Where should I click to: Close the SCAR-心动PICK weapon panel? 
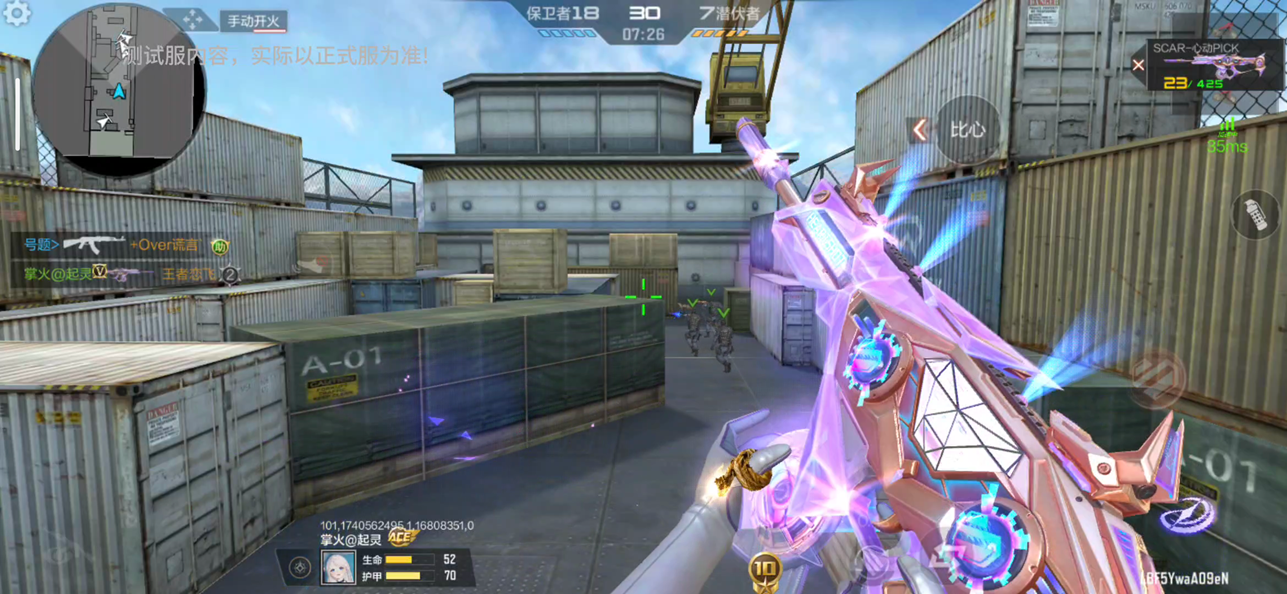coord(1138,66)
